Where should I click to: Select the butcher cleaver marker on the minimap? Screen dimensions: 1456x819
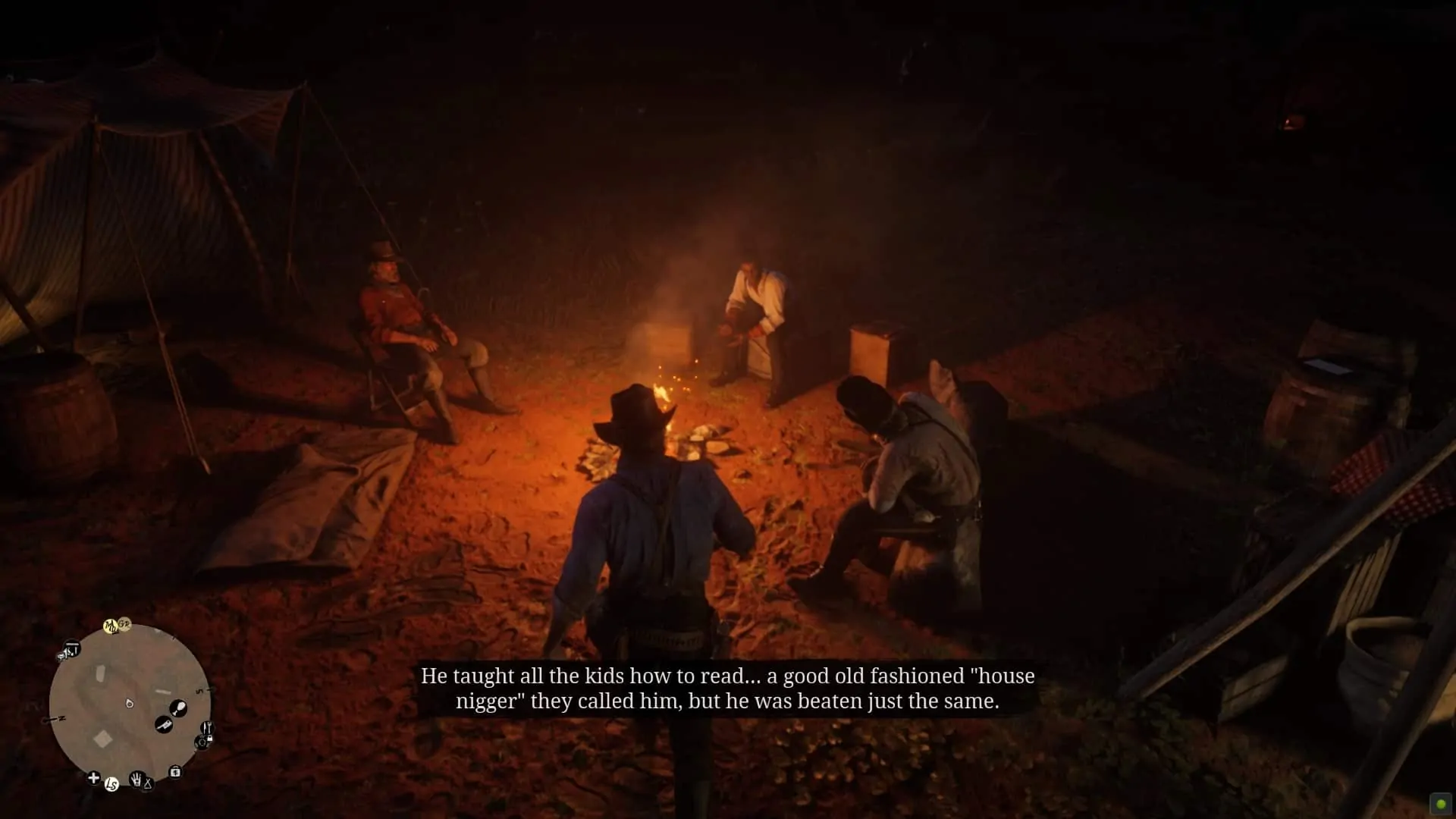163,725
